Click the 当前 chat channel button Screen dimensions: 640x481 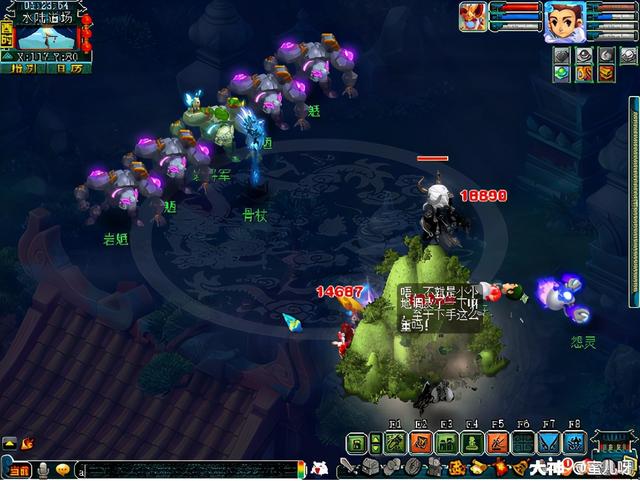point(18,470)
